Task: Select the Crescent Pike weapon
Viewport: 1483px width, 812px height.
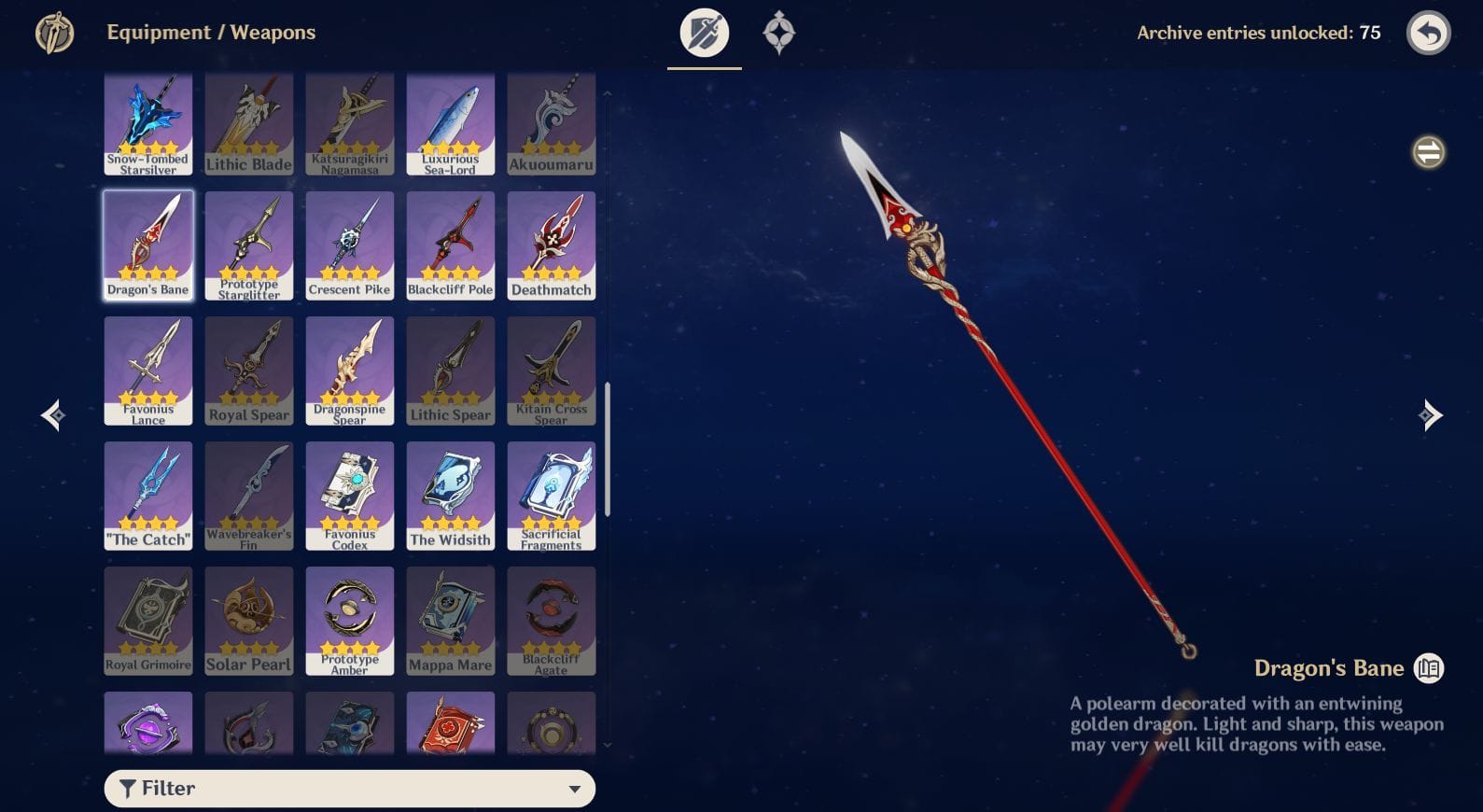Action: (x=349, y=245)
